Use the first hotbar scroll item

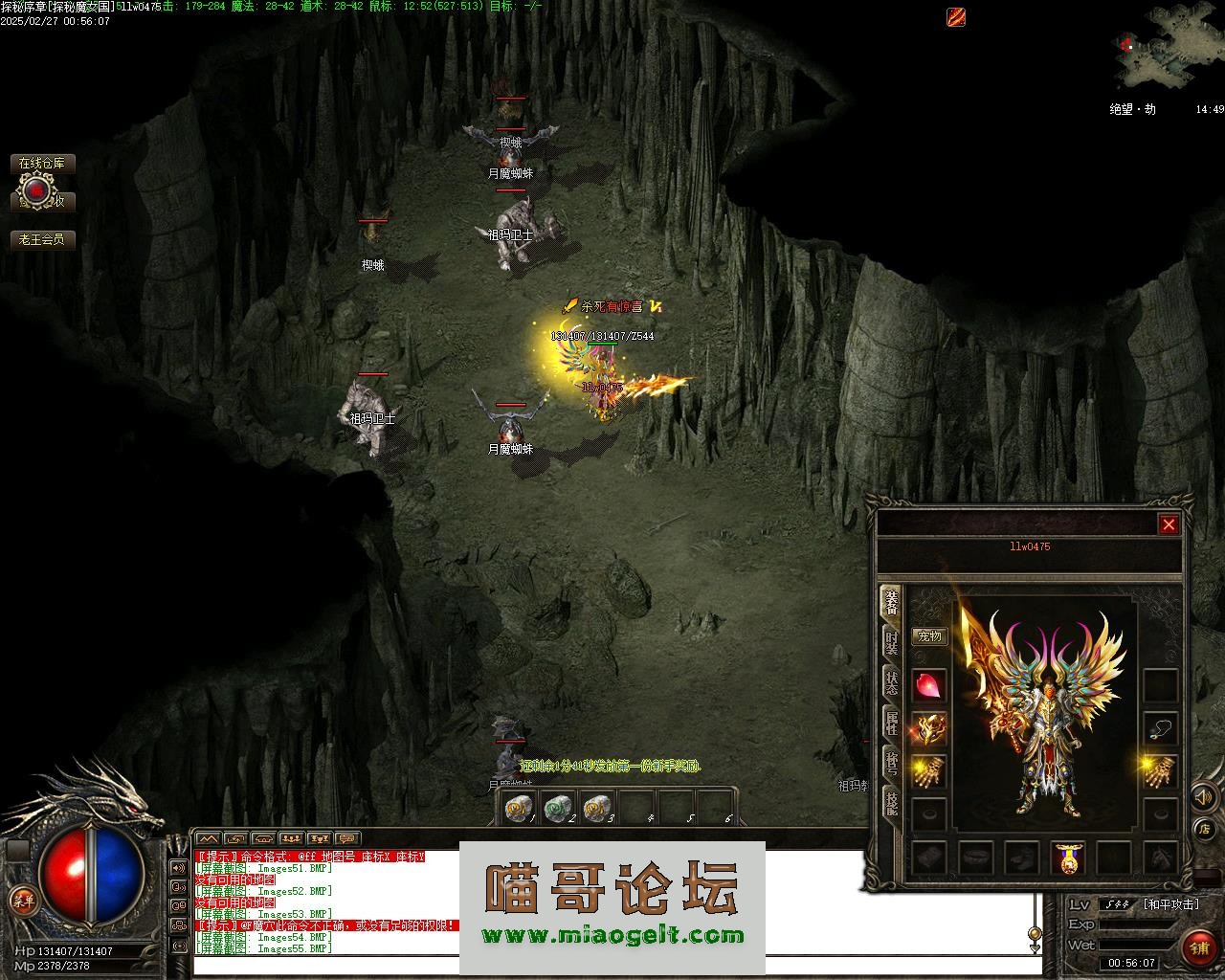pyautogui.click(x=519, y=809)
